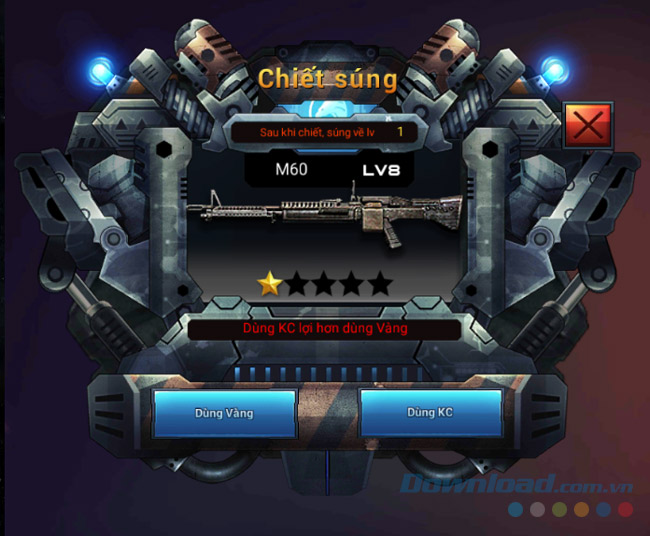The height and width of the screenshot is (536, 650).
Task: Choose the Dùng Vàng button
Action: point(224,413)
